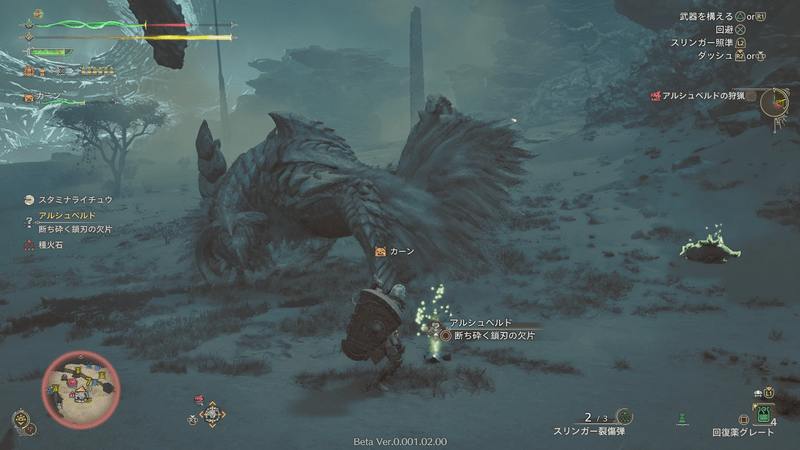Select the orange-bracketed radial shortcut icon
The image size is (800, 450).
[212, 413]
